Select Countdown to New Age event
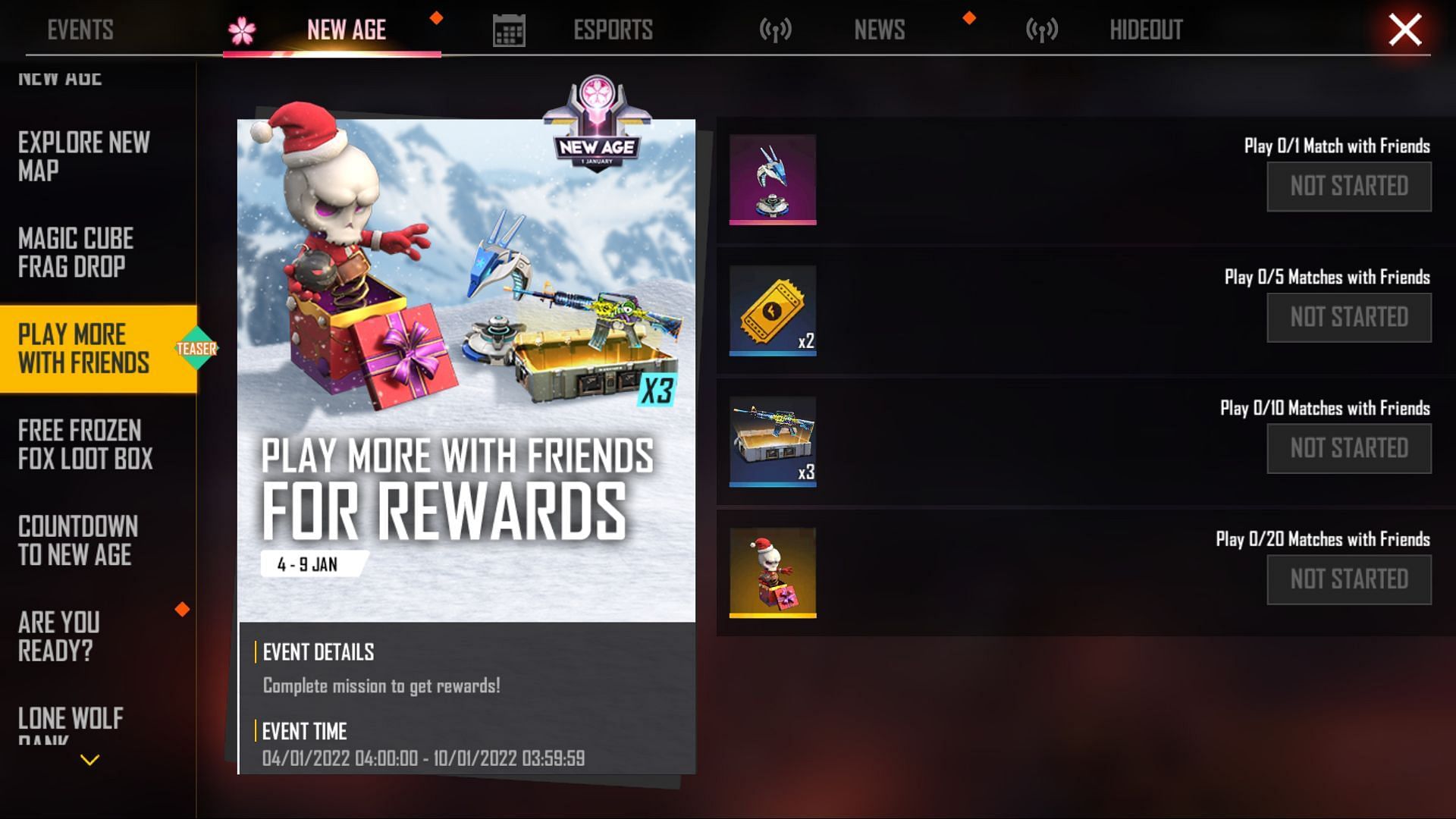The image size is (1456, 819). pos(77,541)
